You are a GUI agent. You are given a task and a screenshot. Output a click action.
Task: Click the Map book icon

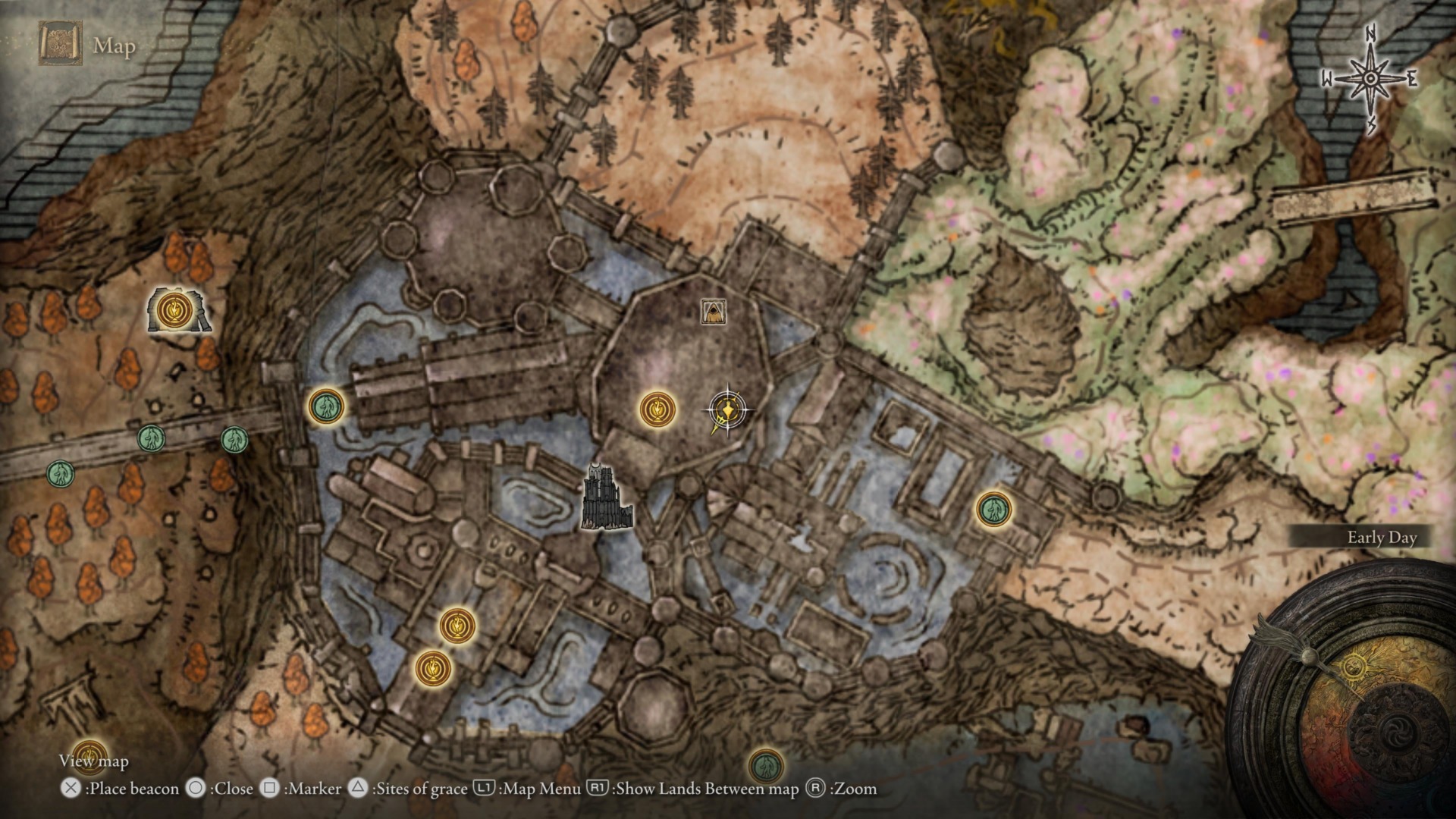coord(60,44)
